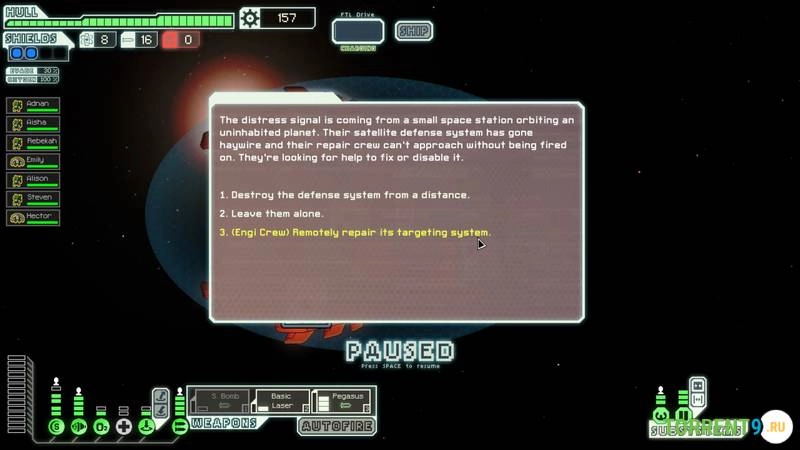The height and width of the screenshot is (450, 800).
Task: Click the oxygen (O2) system icon
Action: (x=101, y=427)
